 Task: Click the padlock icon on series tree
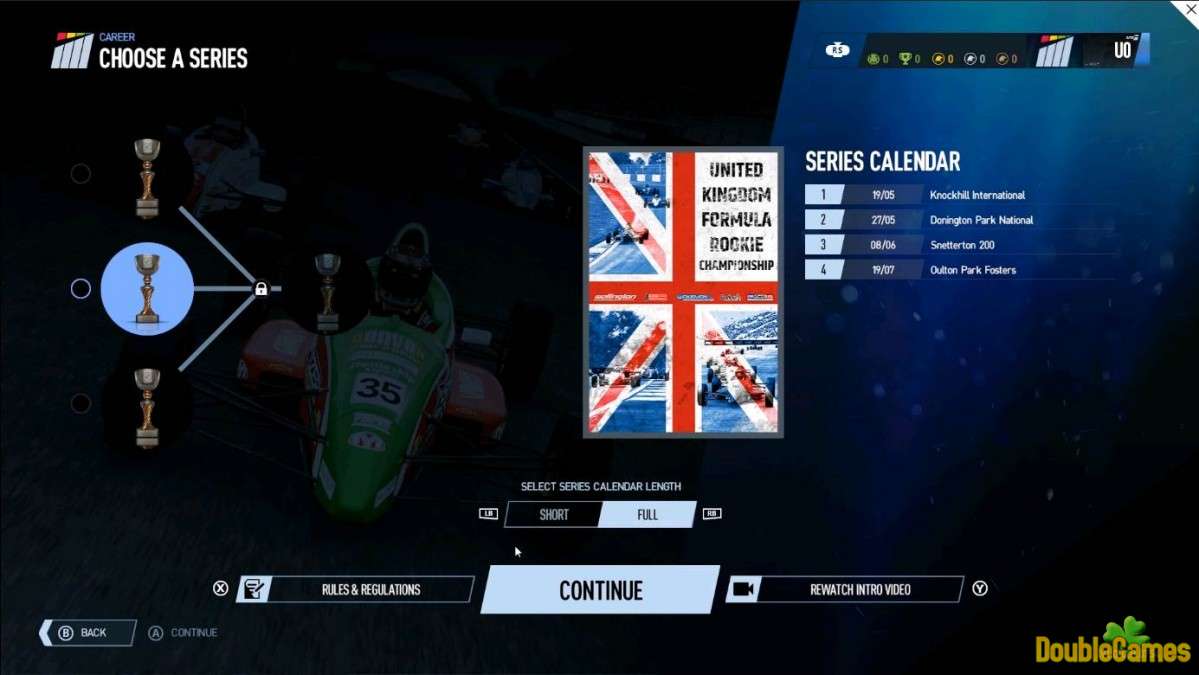pyautogui.click(x=261, y=289)
